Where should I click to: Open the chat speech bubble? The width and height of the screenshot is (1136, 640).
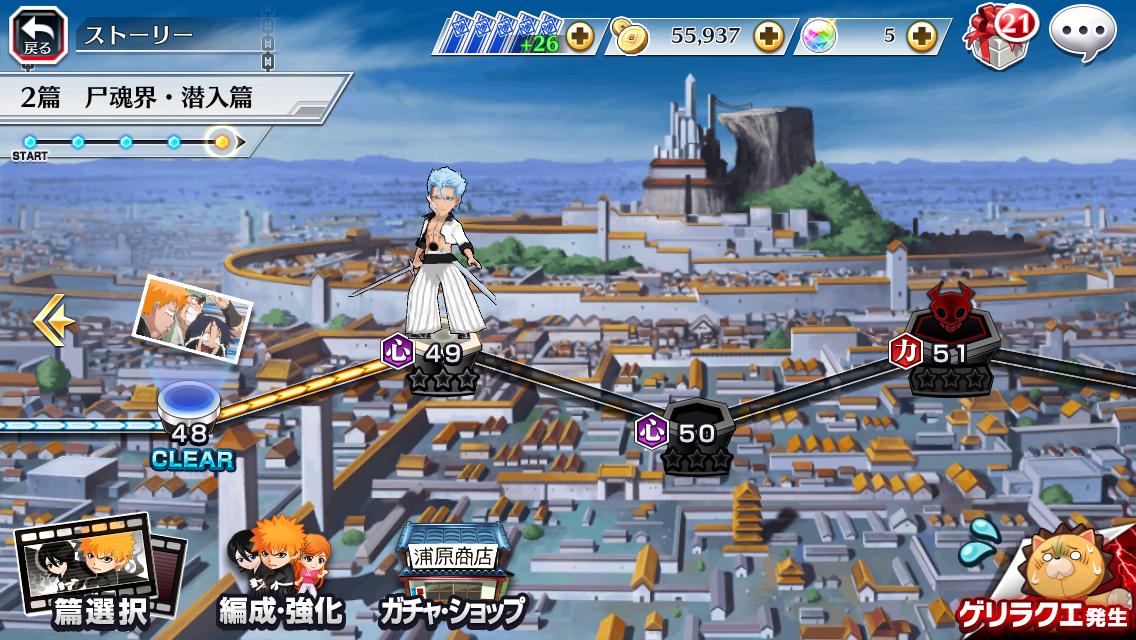1082,34
